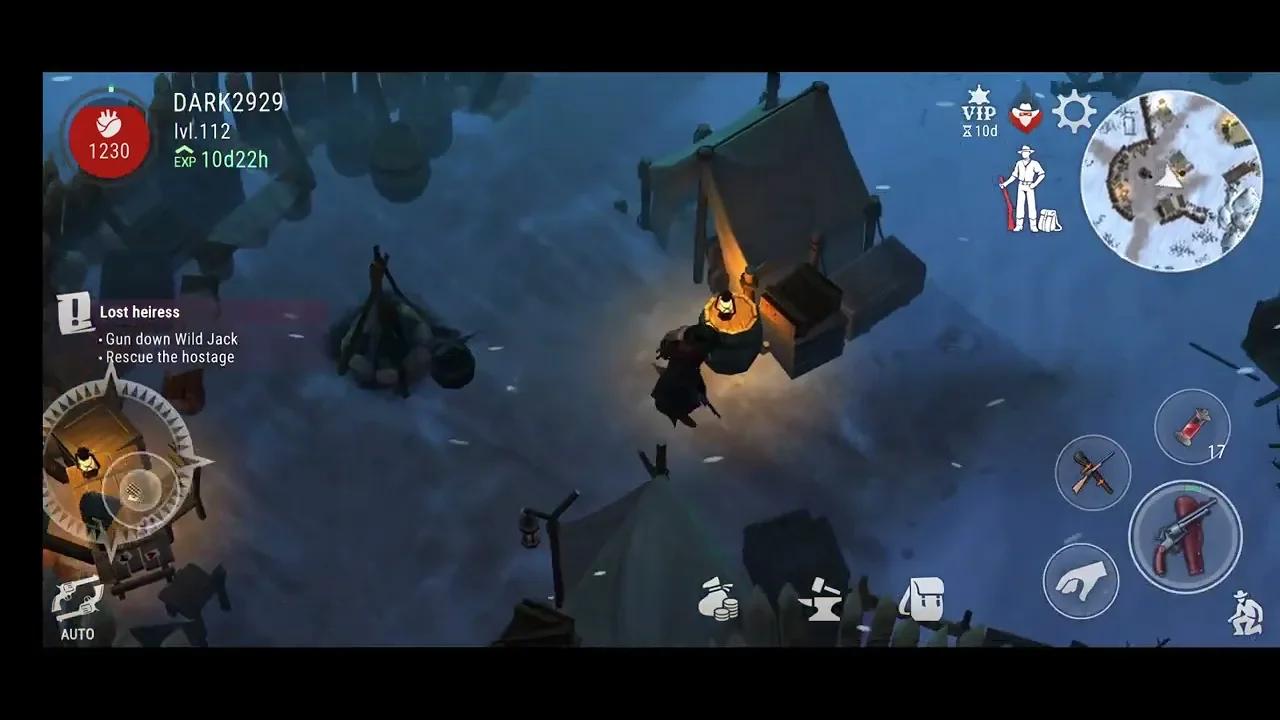Tap the VIP badge with 10d timer
The width and height of the screenshot is (1280, 720).
[979, 112]
